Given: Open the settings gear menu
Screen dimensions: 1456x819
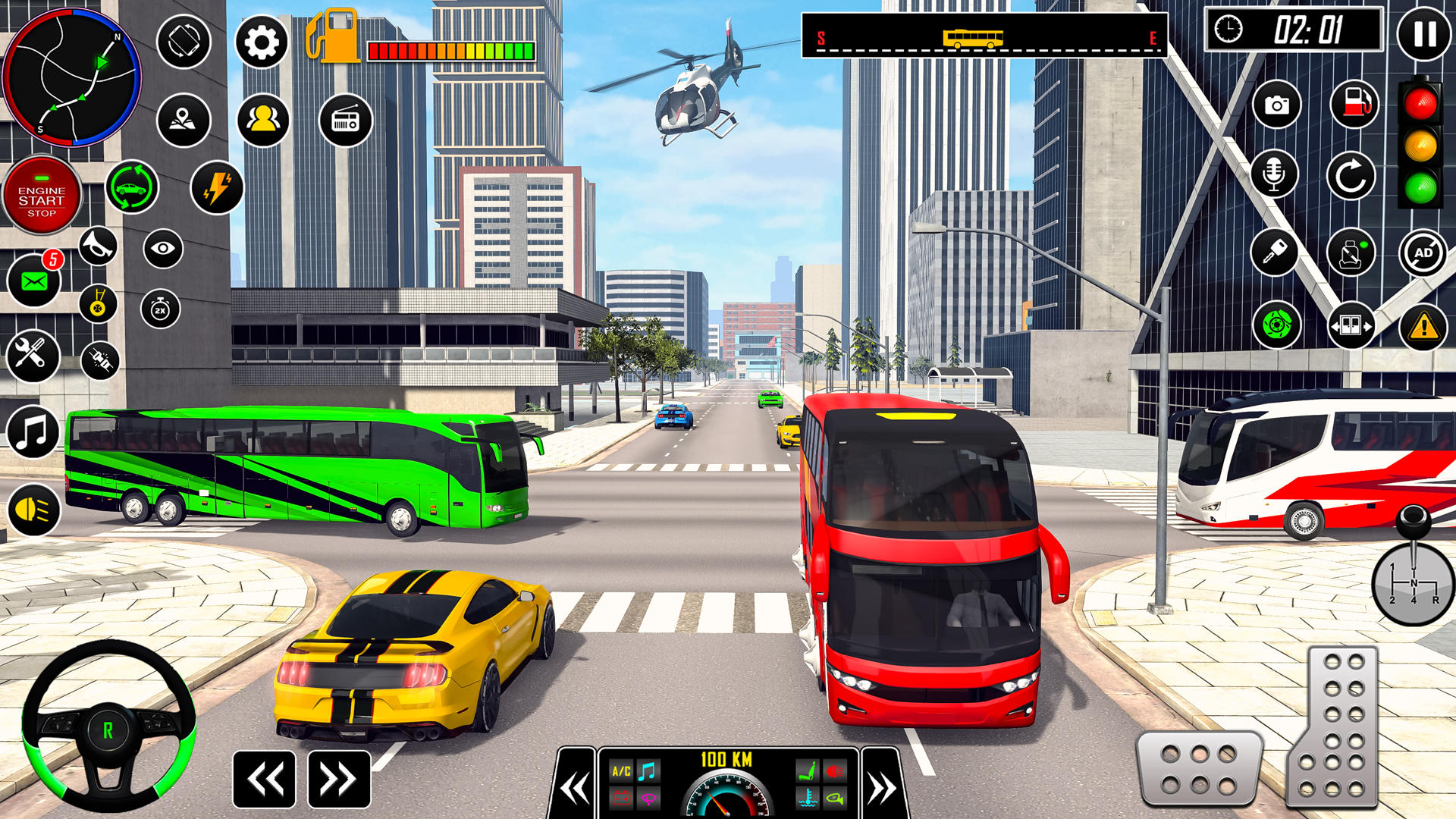Looking at the screenshot, I should (x=262, y=43).
